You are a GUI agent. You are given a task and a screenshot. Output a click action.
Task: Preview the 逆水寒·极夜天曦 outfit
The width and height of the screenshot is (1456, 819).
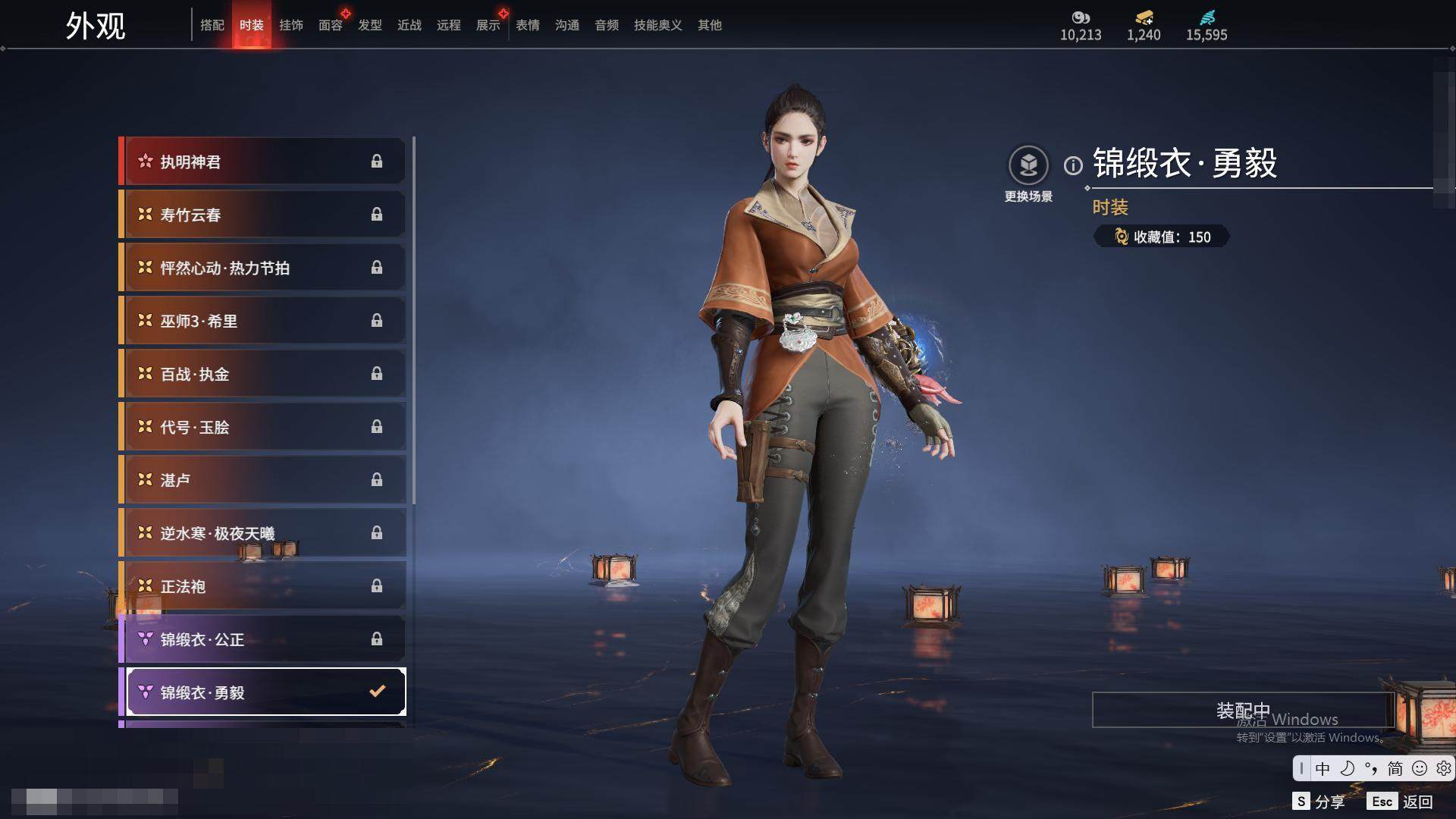point(262,533)
